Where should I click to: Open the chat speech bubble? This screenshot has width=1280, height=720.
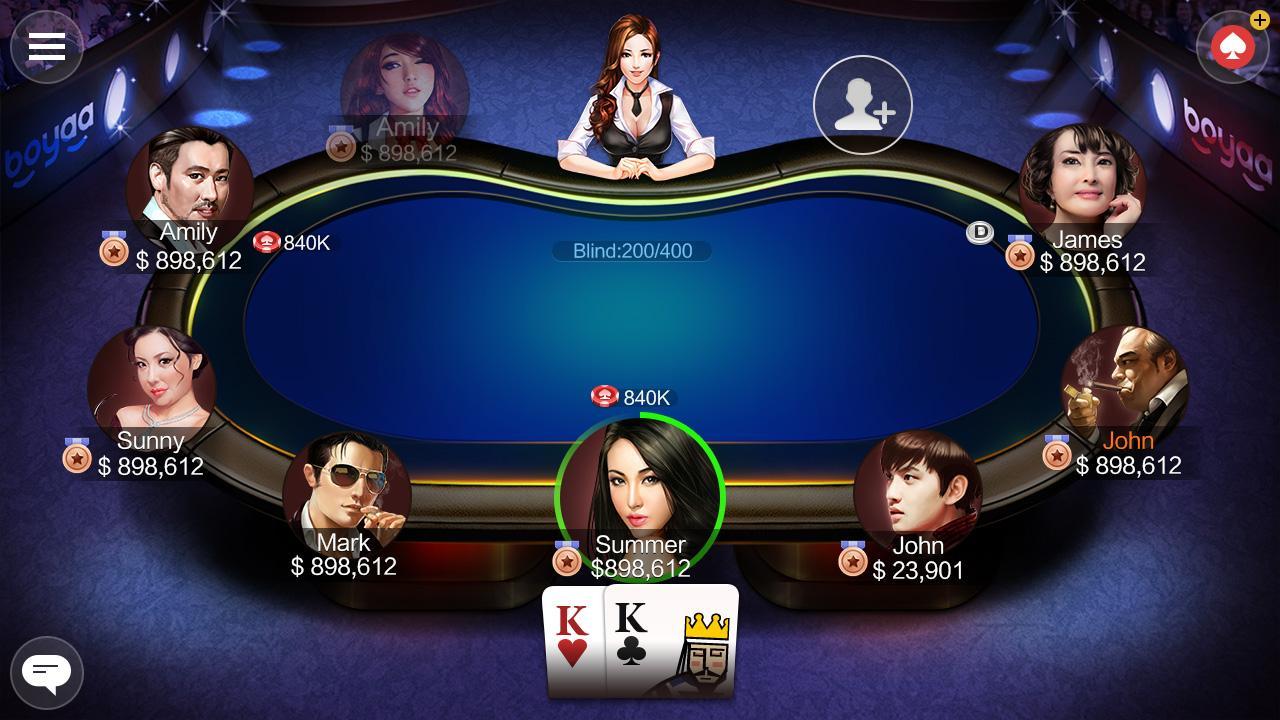(46, 672)
